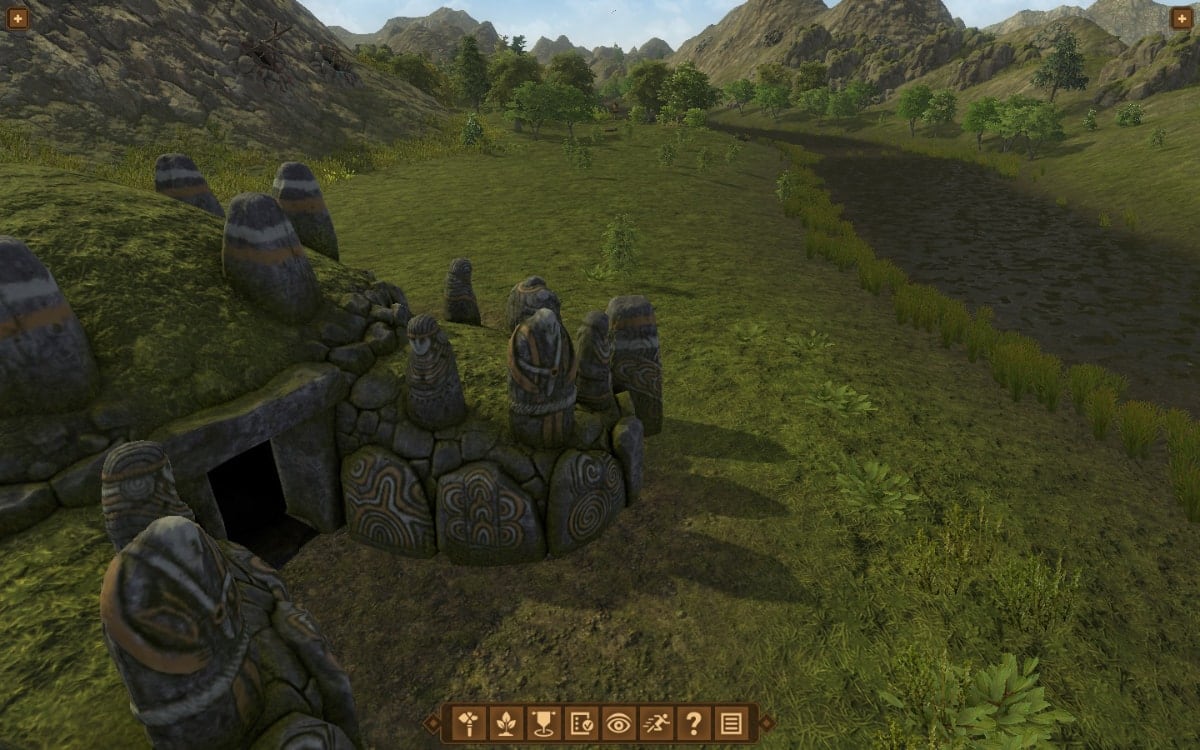Expand the plus button in top-left corner

click(18, 18)
